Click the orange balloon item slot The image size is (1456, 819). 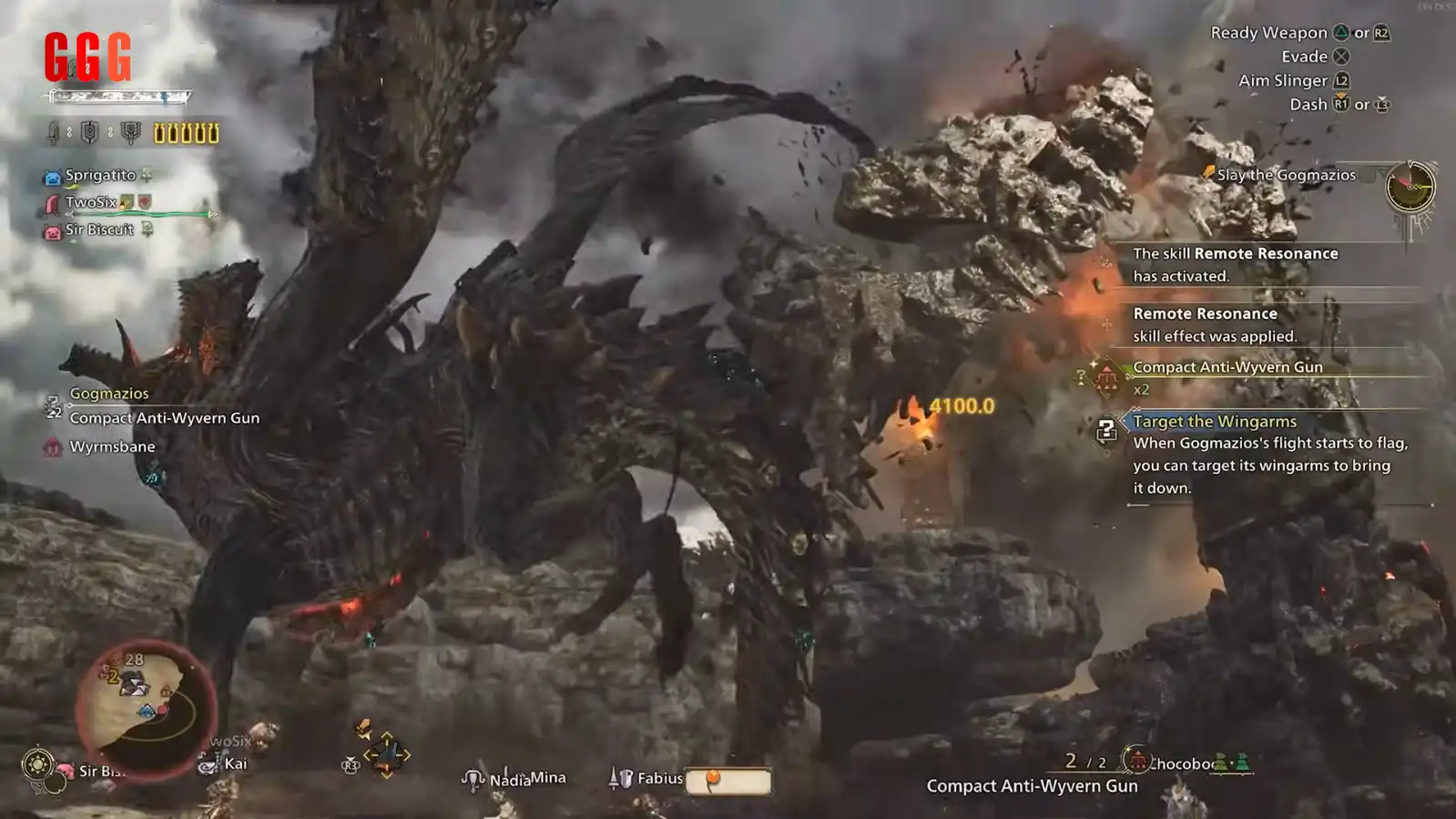coord(728,781)
